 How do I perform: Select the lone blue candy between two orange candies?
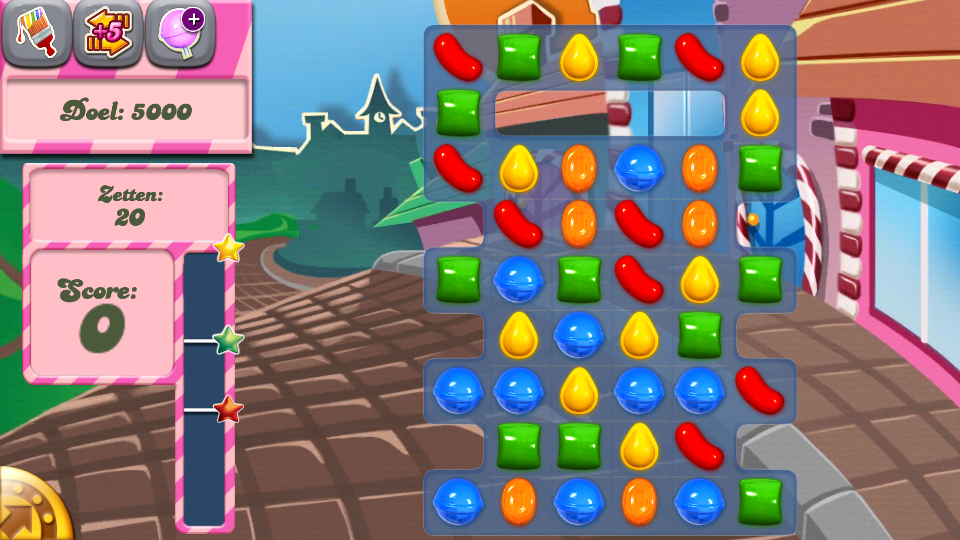tap(639, 167)
